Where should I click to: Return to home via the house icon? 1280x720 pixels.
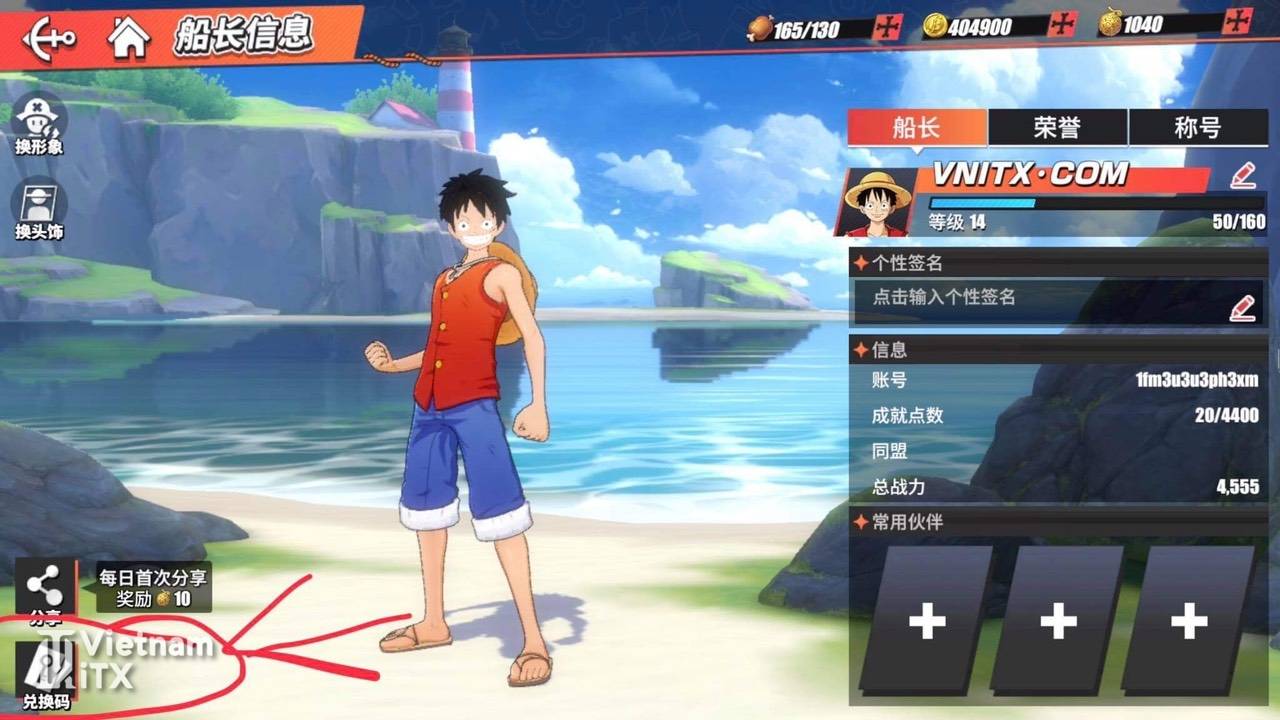tap(129, 38)
